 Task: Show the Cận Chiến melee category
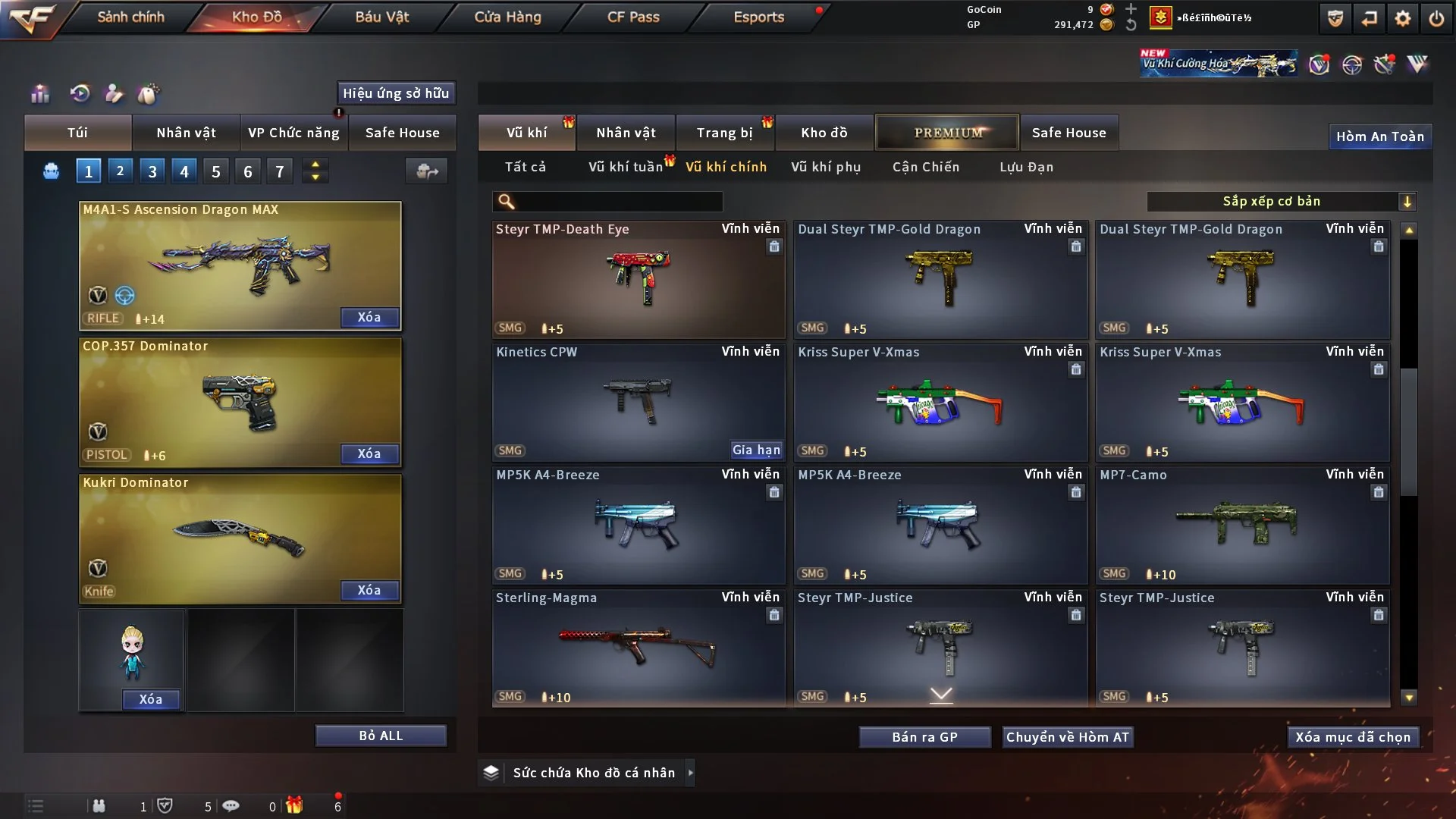click(x=925, y=167)
